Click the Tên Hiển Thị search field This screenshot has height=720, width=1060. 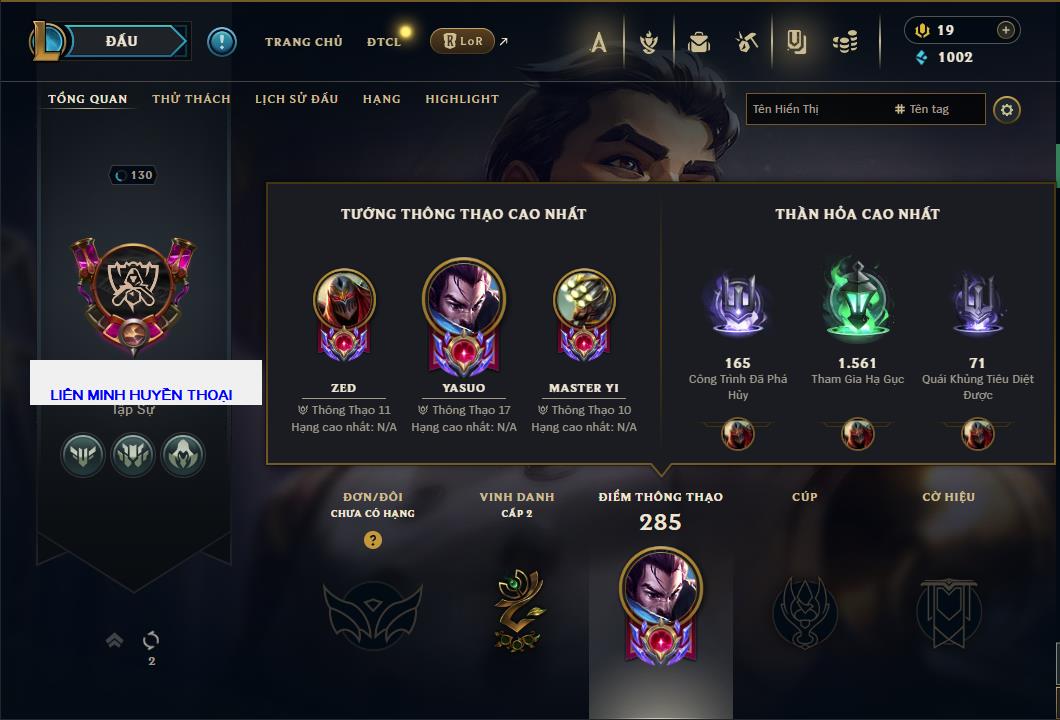pyautogui.click(x=815, y=109)
